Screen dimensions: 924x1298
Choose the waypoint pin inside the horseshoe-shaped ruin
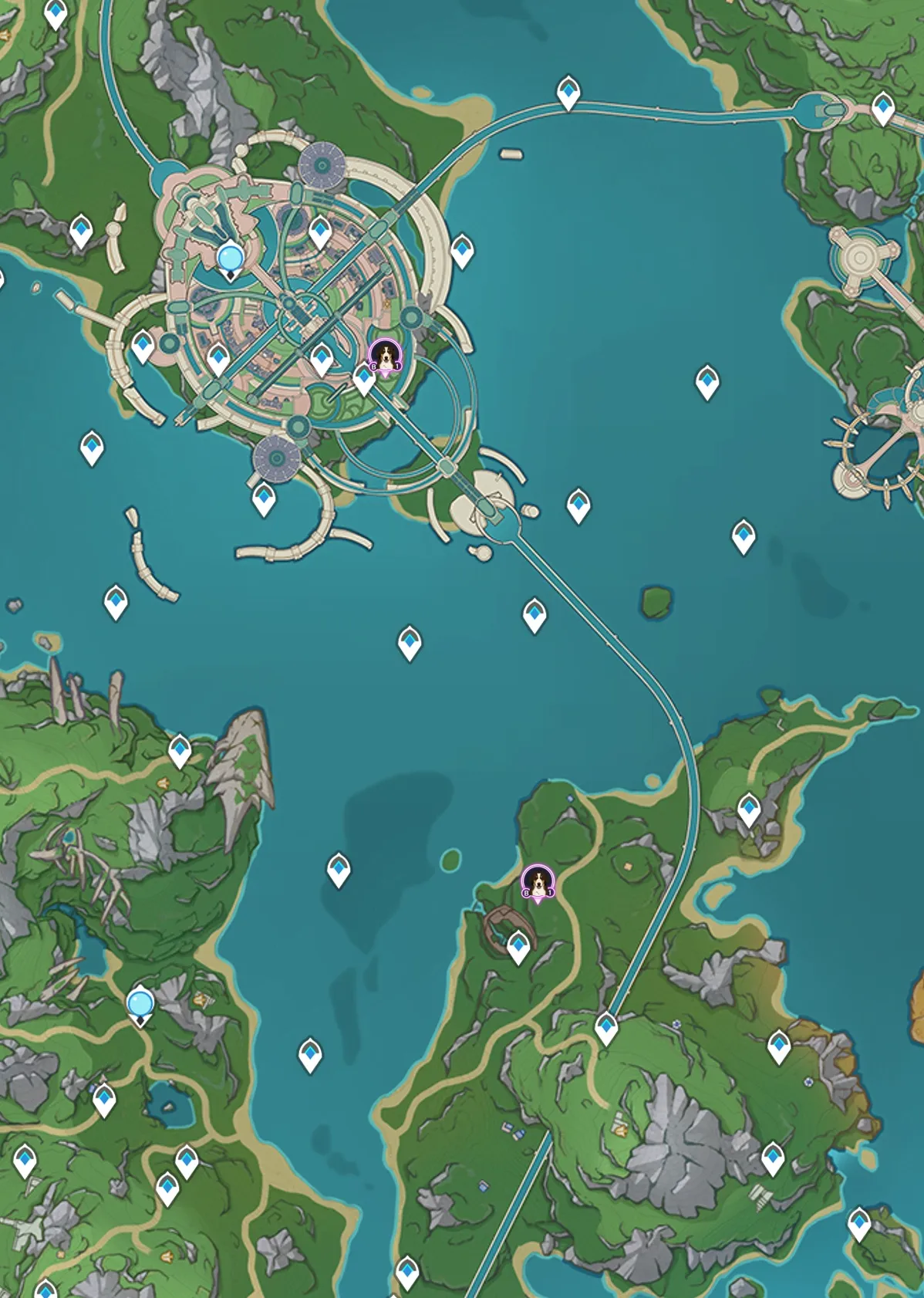click(518, 945)
